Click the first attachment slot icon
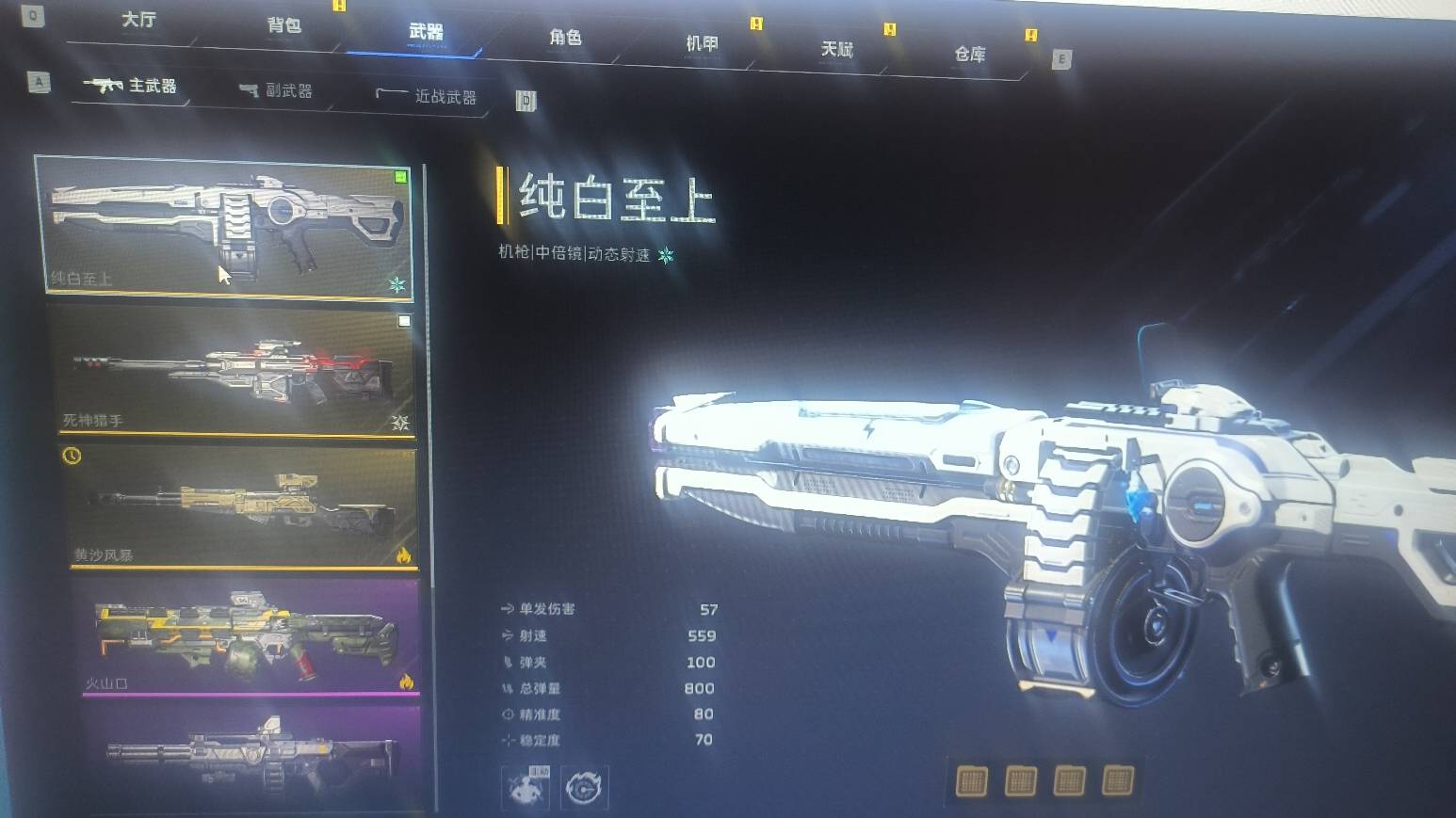1456x818 pixels. pos(970,782)
